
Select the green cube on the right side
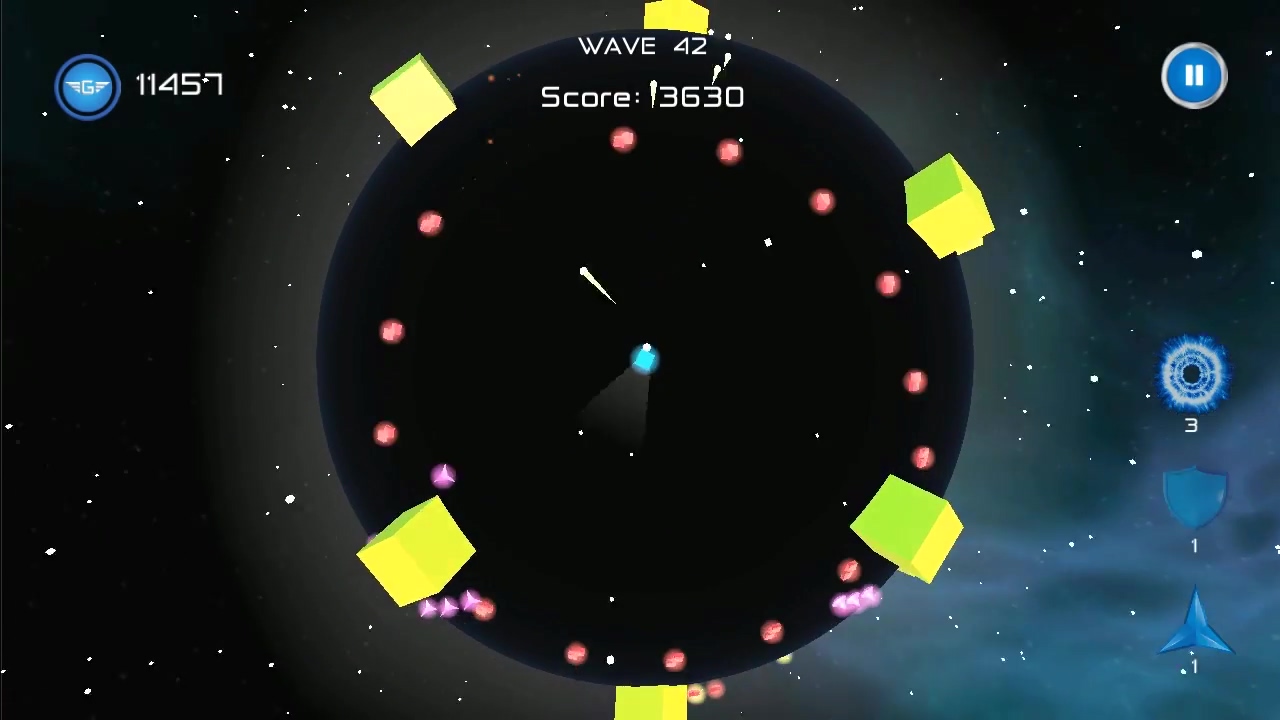click(946, 203)
